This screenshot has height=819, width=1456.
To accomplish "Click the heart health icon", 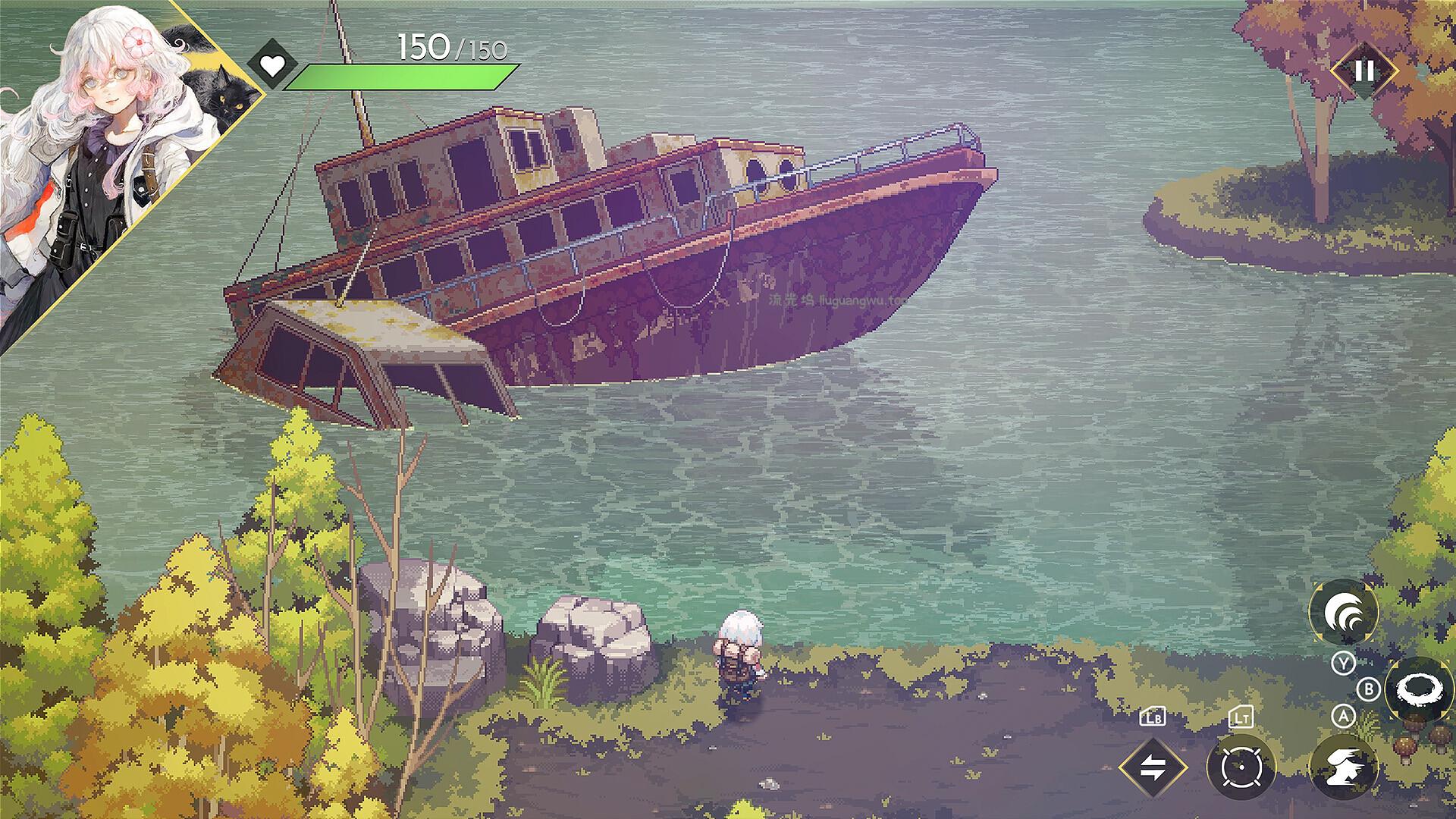I will click(273, 67).
